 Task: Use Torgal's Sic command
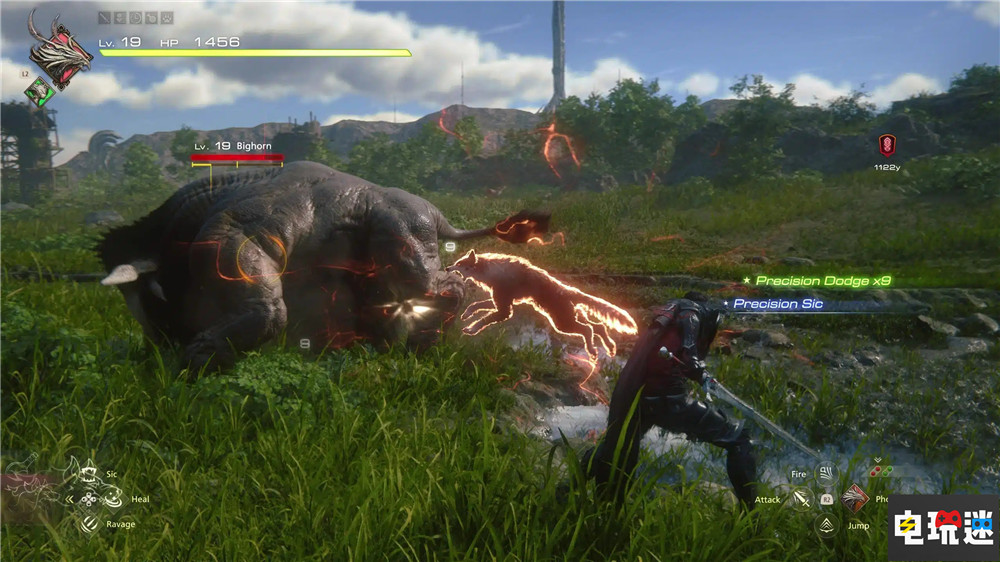click(87, 472)
